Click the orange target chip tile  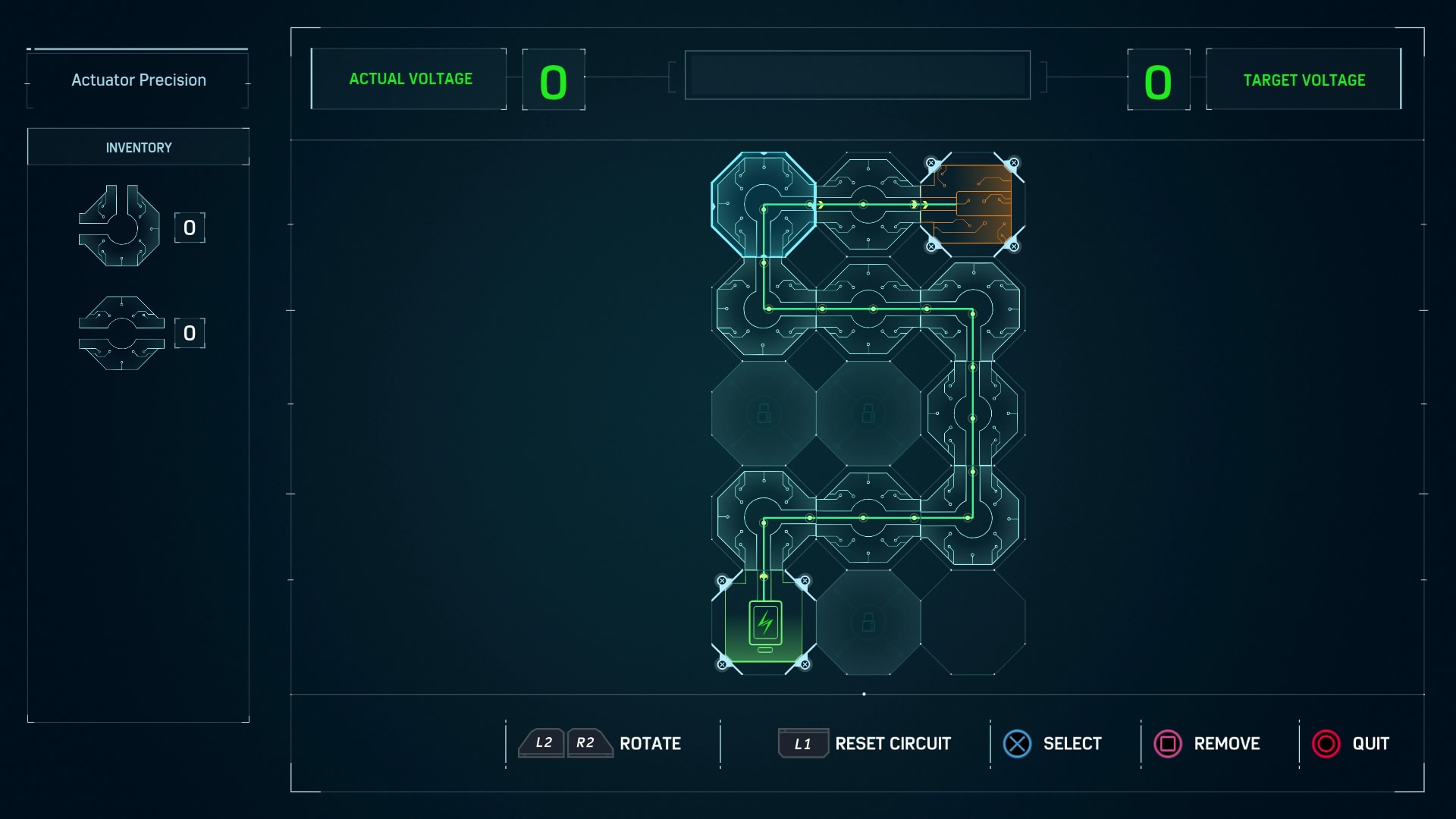click(x=972, y=205)
